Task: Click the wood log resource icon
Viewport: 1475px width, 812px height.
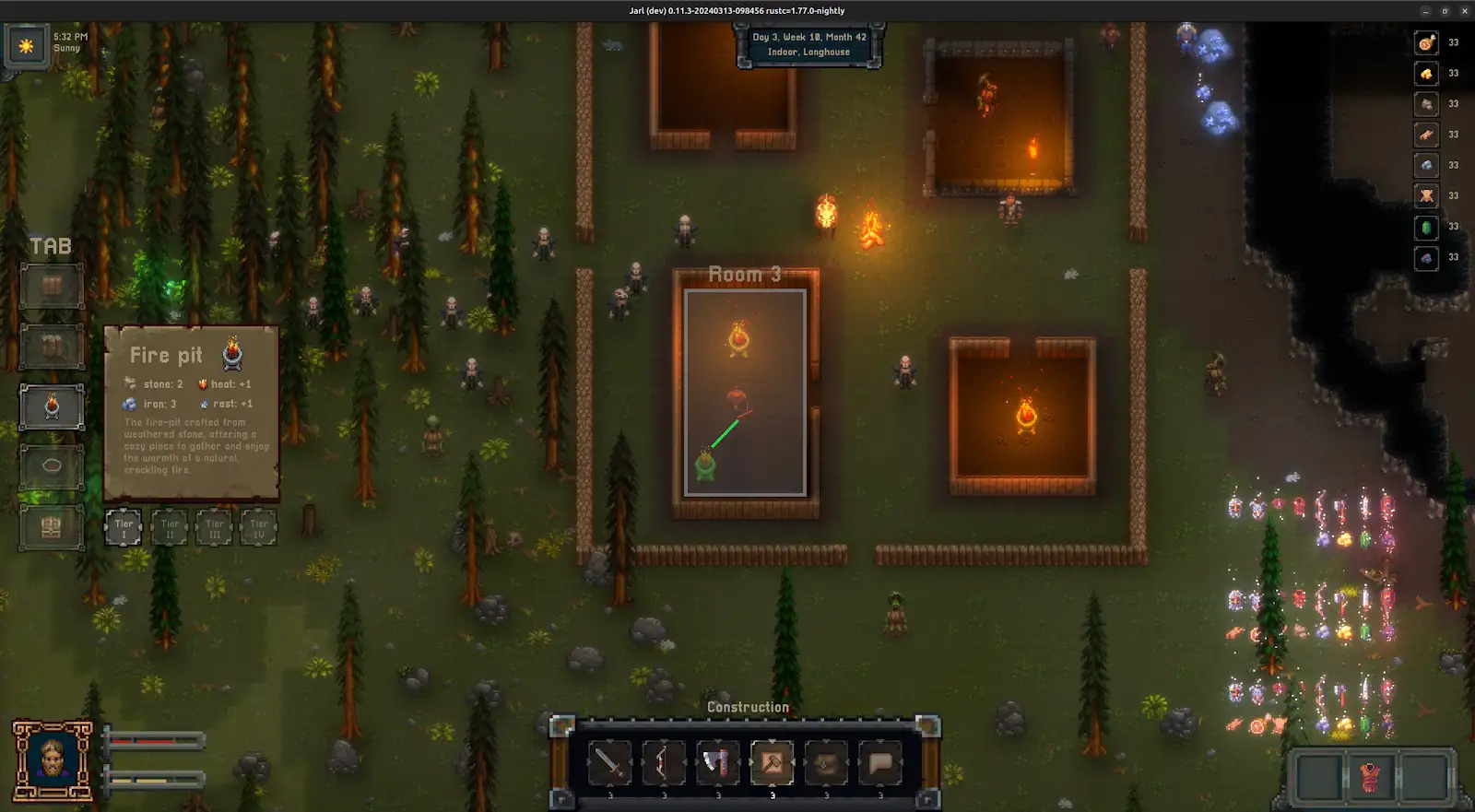Action: [1426, 135]
